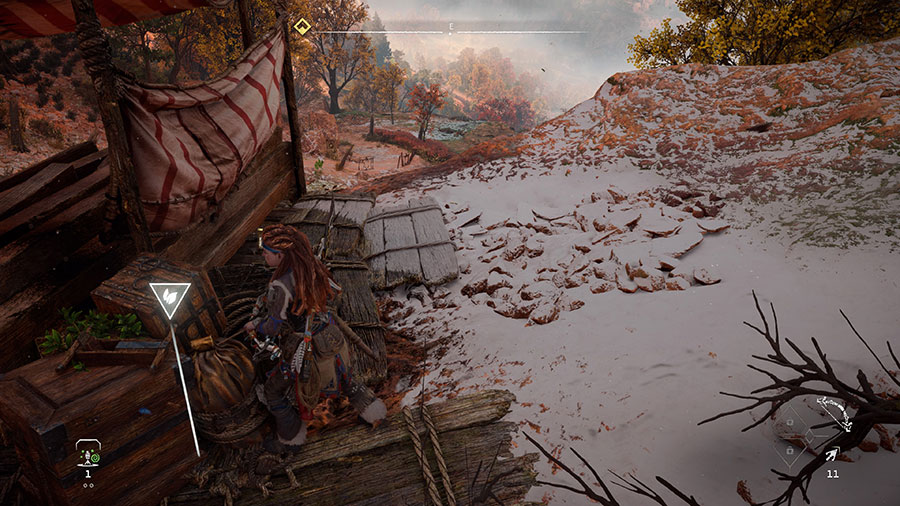This screenshot has height=506, width=900.
Task: Click the yellow diamond quest marker on compass
Action: [x=302, y=26]
